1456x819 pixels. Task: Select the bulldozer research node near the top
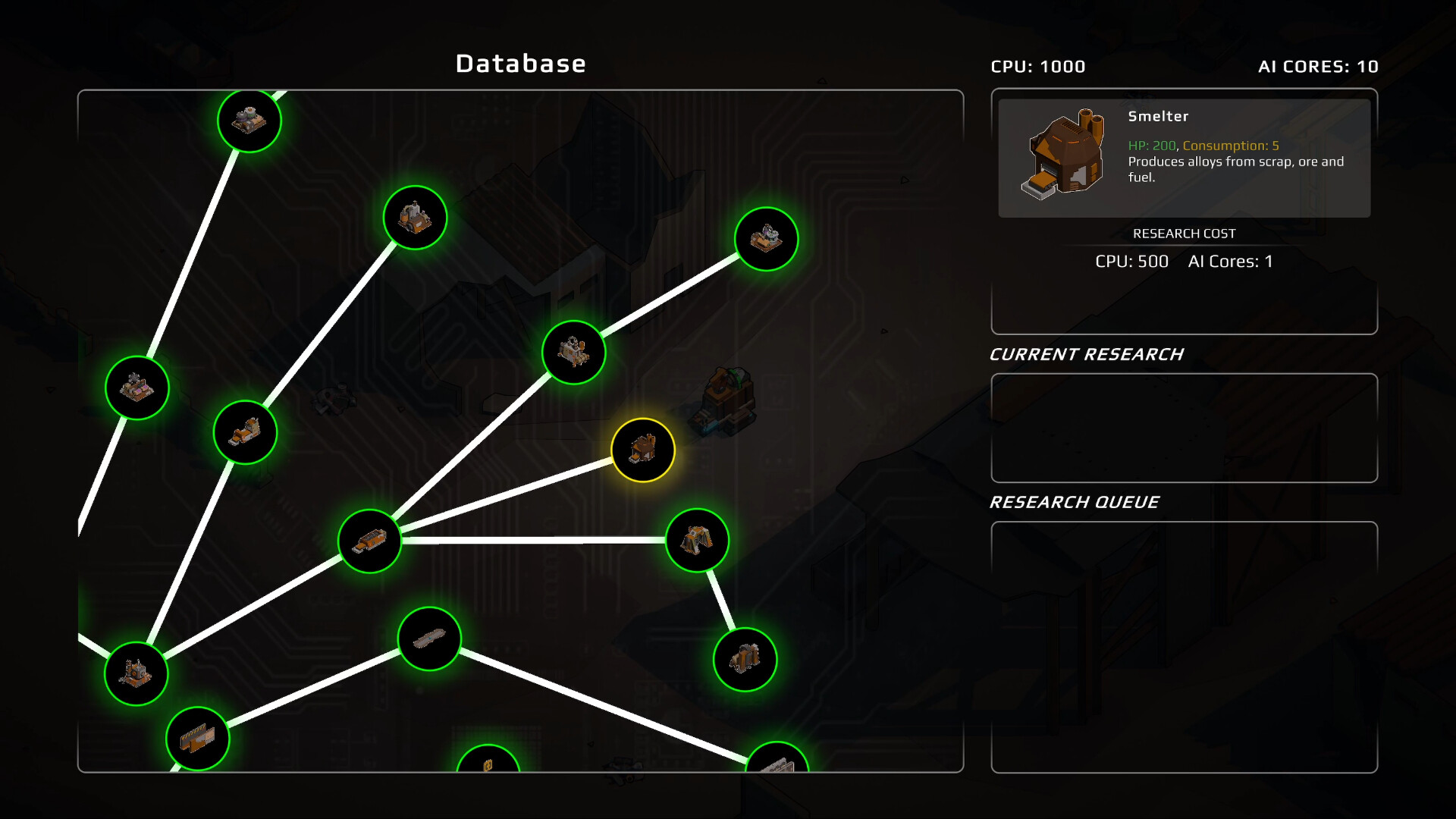click(x=413, y=218)
